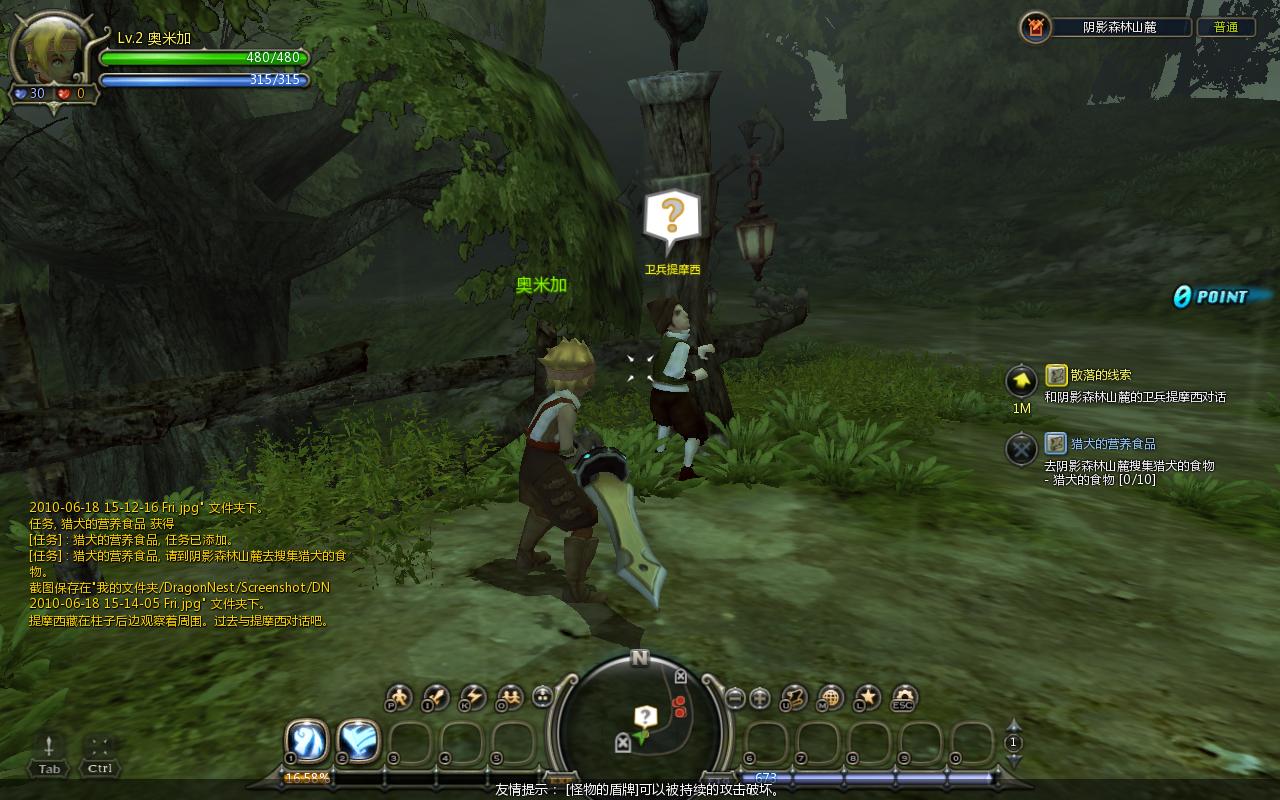Open the world map globe icon
Screen dimensions: 1280x800
[830, 697]
